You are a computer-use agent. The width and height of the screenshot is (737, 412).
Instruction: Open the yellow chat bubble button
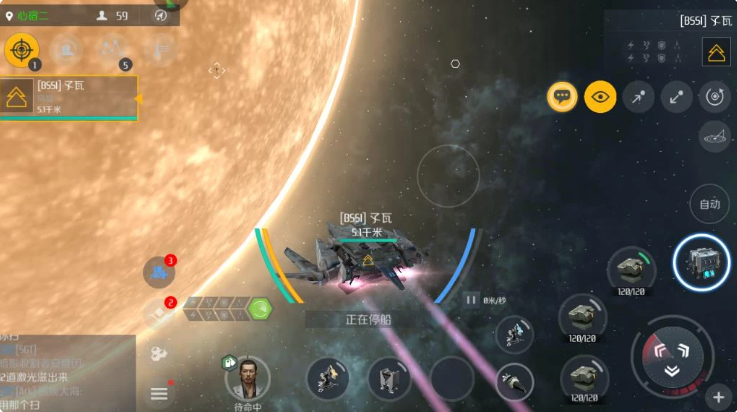coord(562,96)
